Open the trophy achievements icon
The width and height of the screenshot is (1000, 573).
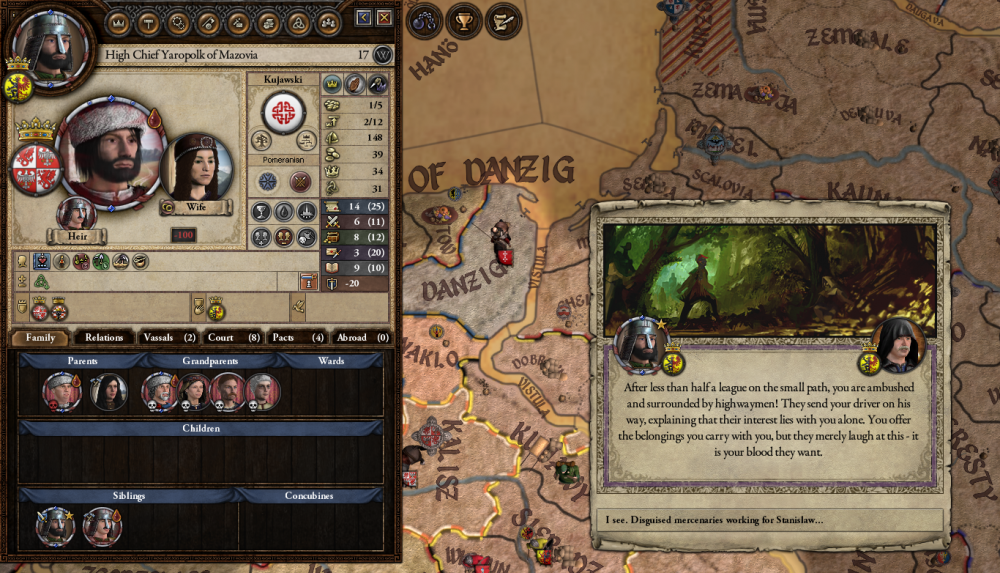coord(464,19)
